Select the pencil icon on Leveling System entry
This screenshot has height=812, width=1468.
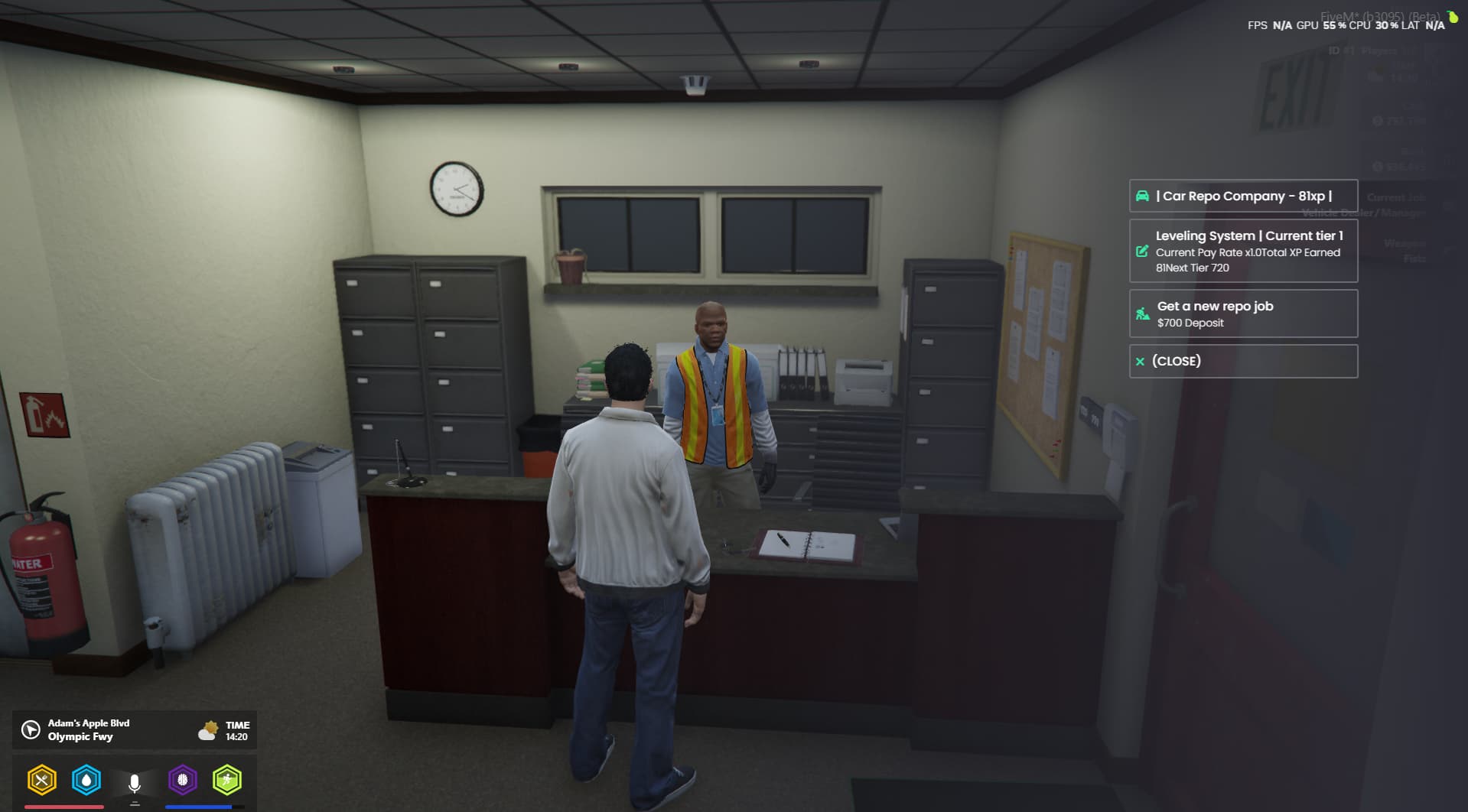(x=1142, y=252)
